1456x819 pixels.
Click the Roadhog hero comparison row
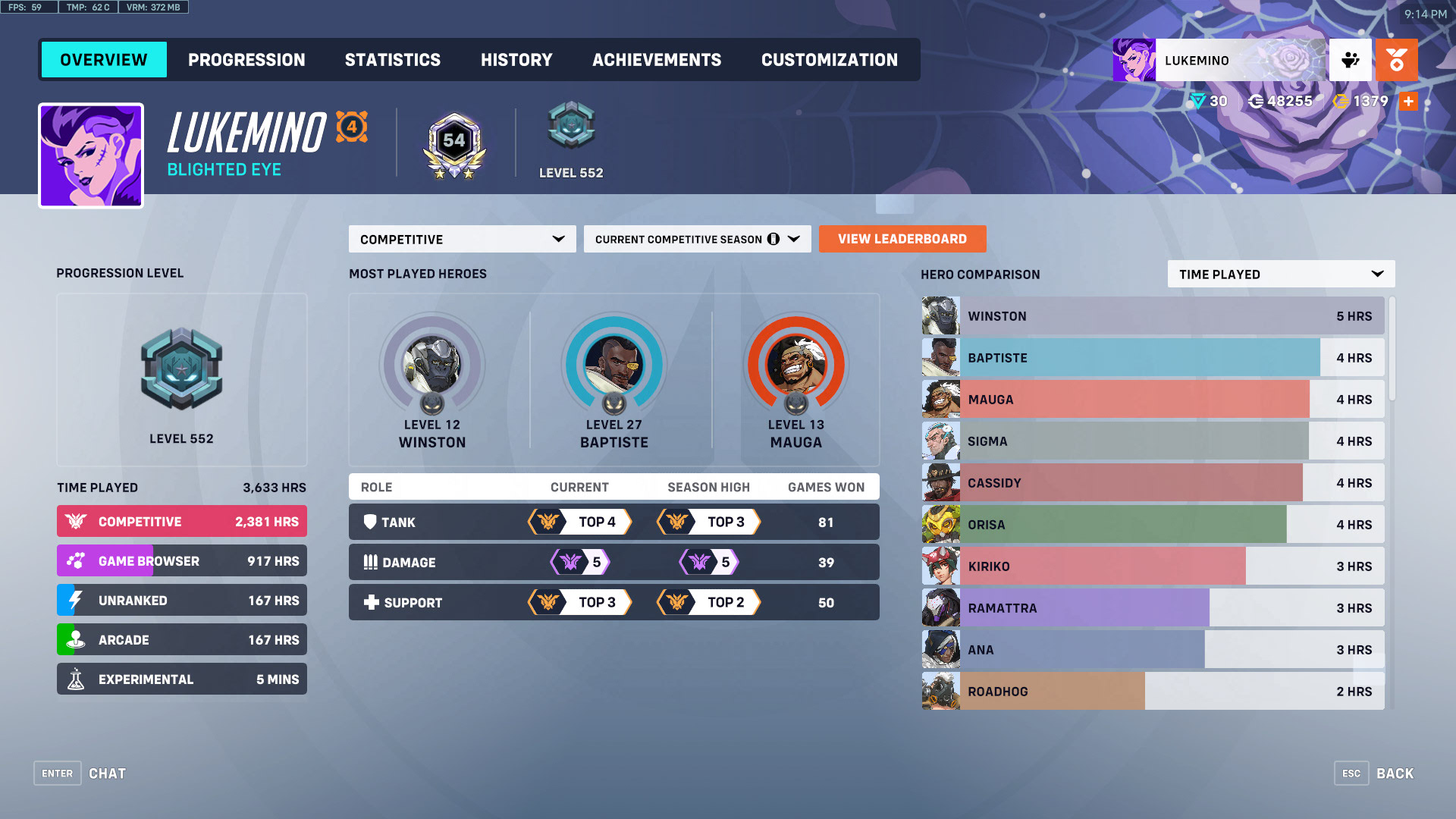[x=1153, y=691]
